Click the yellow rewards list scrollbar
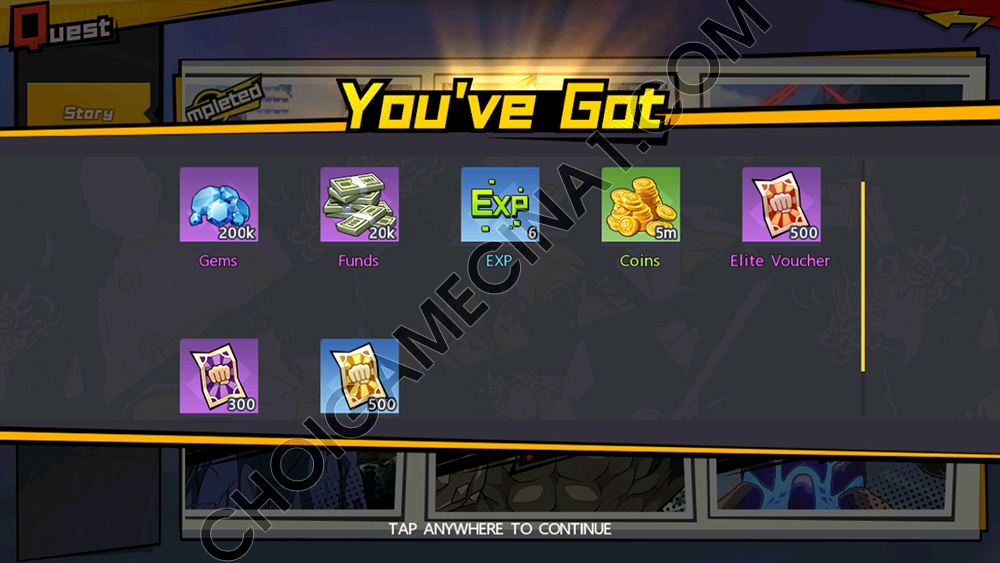The height and width of the screenshot is (563, 1000). coord(863,276)
